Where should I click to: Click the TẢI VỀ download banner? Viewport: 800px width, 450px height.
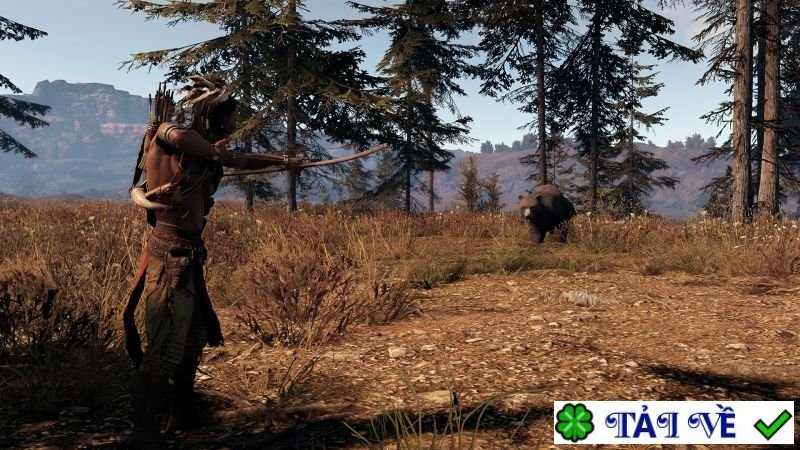pos(673,422)
